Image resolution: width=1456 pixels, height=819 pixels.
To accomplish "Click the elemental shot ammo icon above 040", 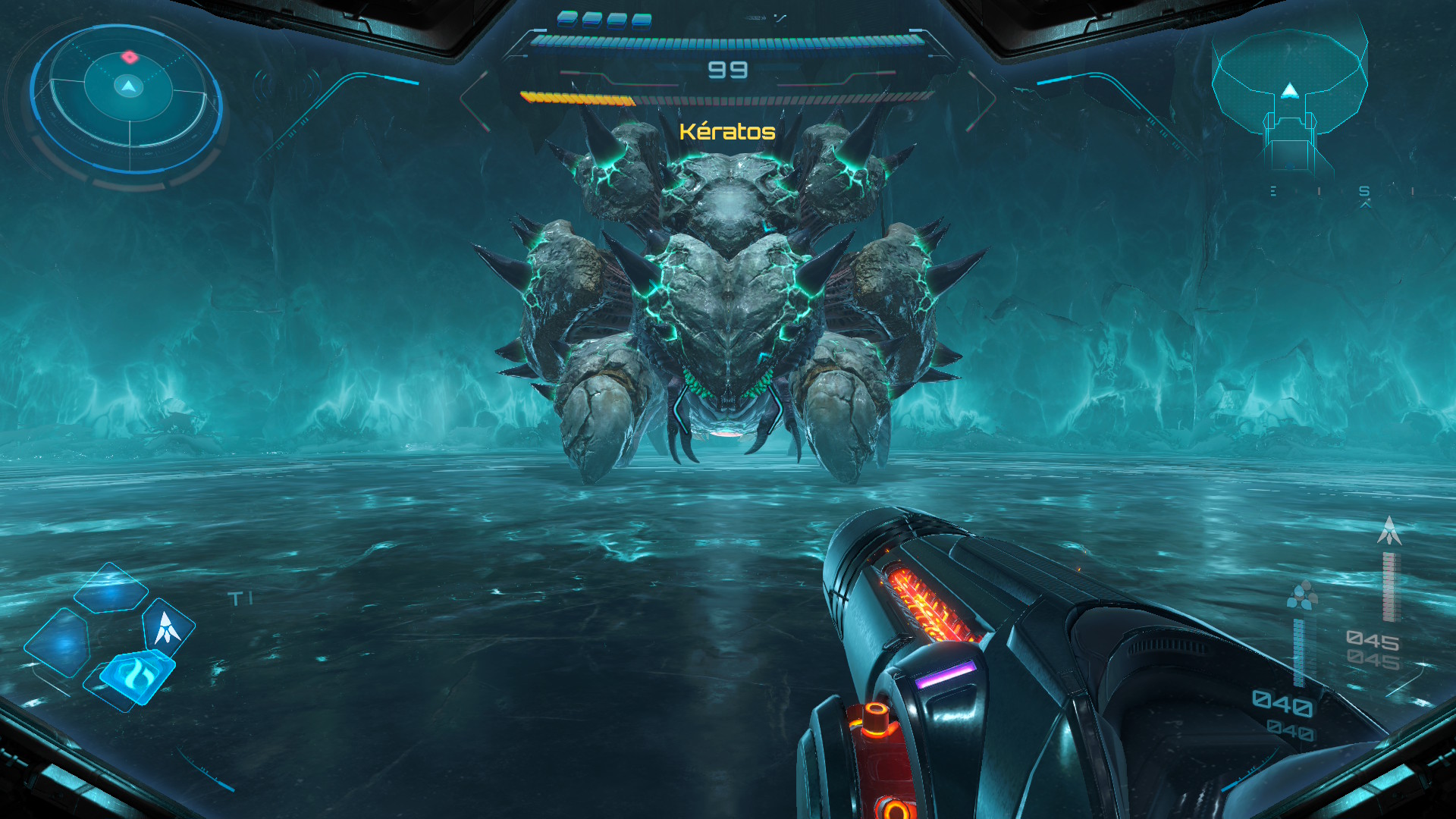I will 1302,595.
